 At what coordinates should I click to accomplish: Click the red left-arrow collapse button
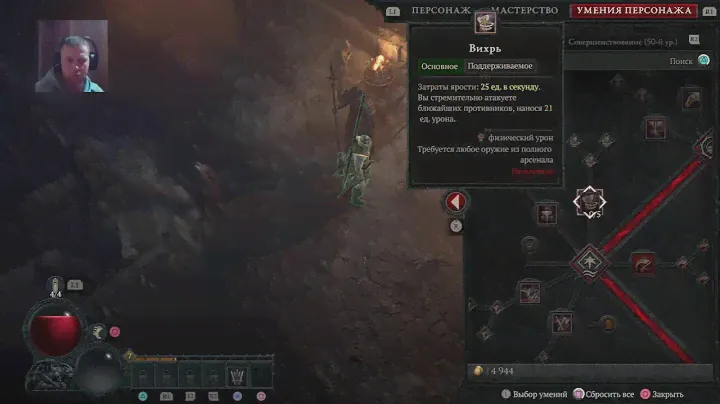tap(456, 202)
